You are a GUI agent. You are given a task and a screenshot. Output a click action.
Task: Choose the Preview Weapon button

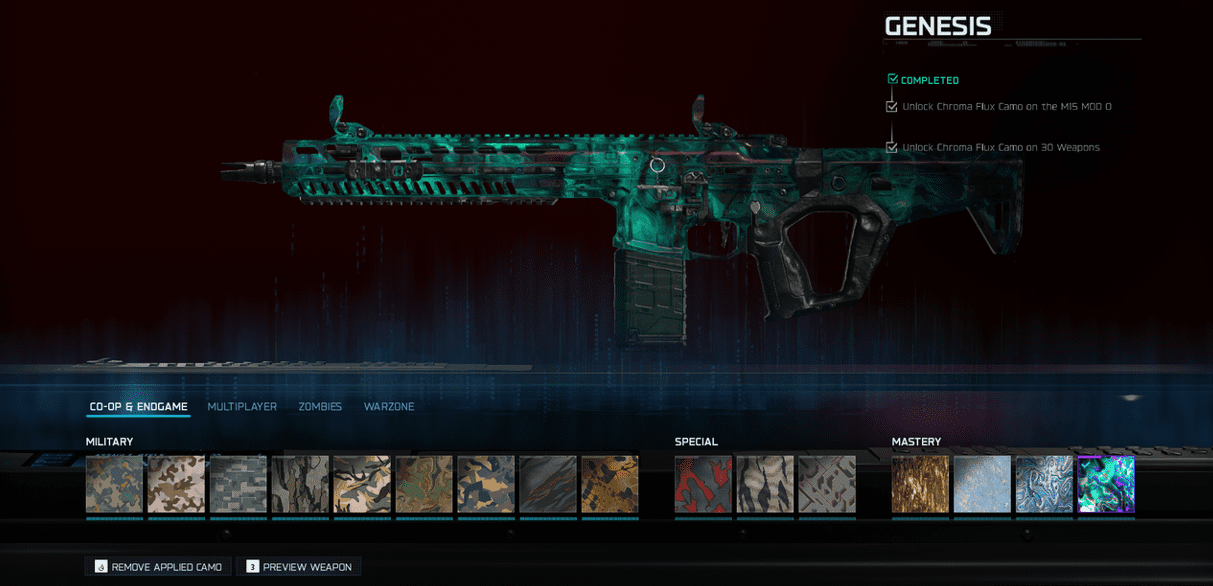(298, 567)
